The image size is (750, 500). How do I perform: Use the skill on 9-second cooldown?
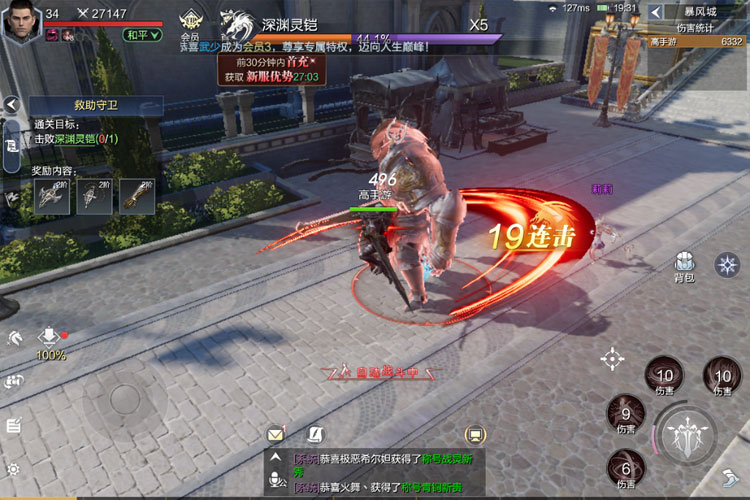[626, 415]
